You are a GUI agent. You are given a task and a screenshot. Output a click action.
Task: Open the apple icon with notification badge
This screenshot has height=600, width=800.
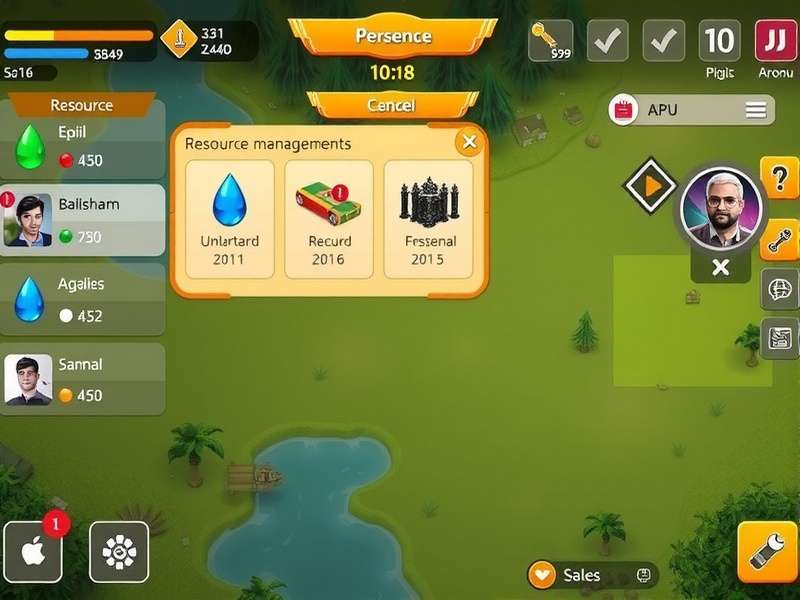click(x=33, y=551)
